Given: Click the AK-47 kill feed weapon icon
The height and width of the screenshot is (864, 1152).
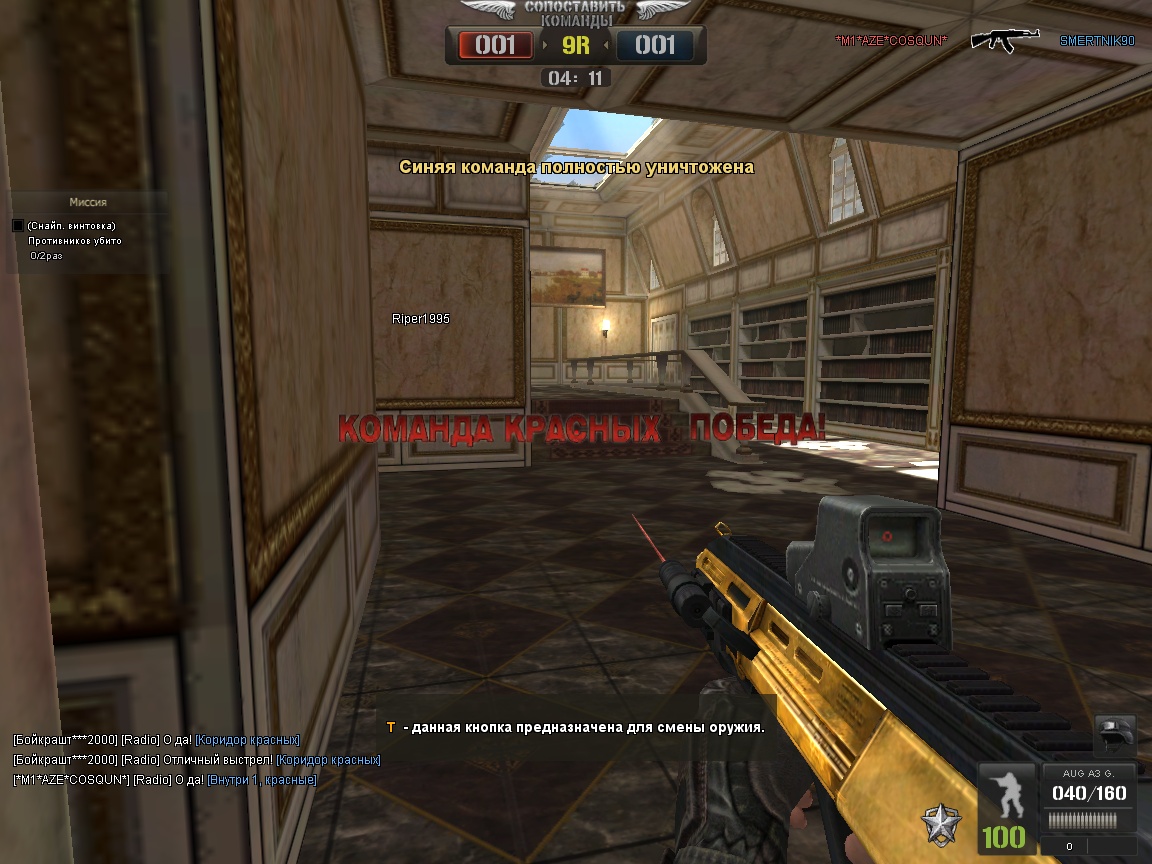Looking at the screenshot, I should click(1004, 40).
